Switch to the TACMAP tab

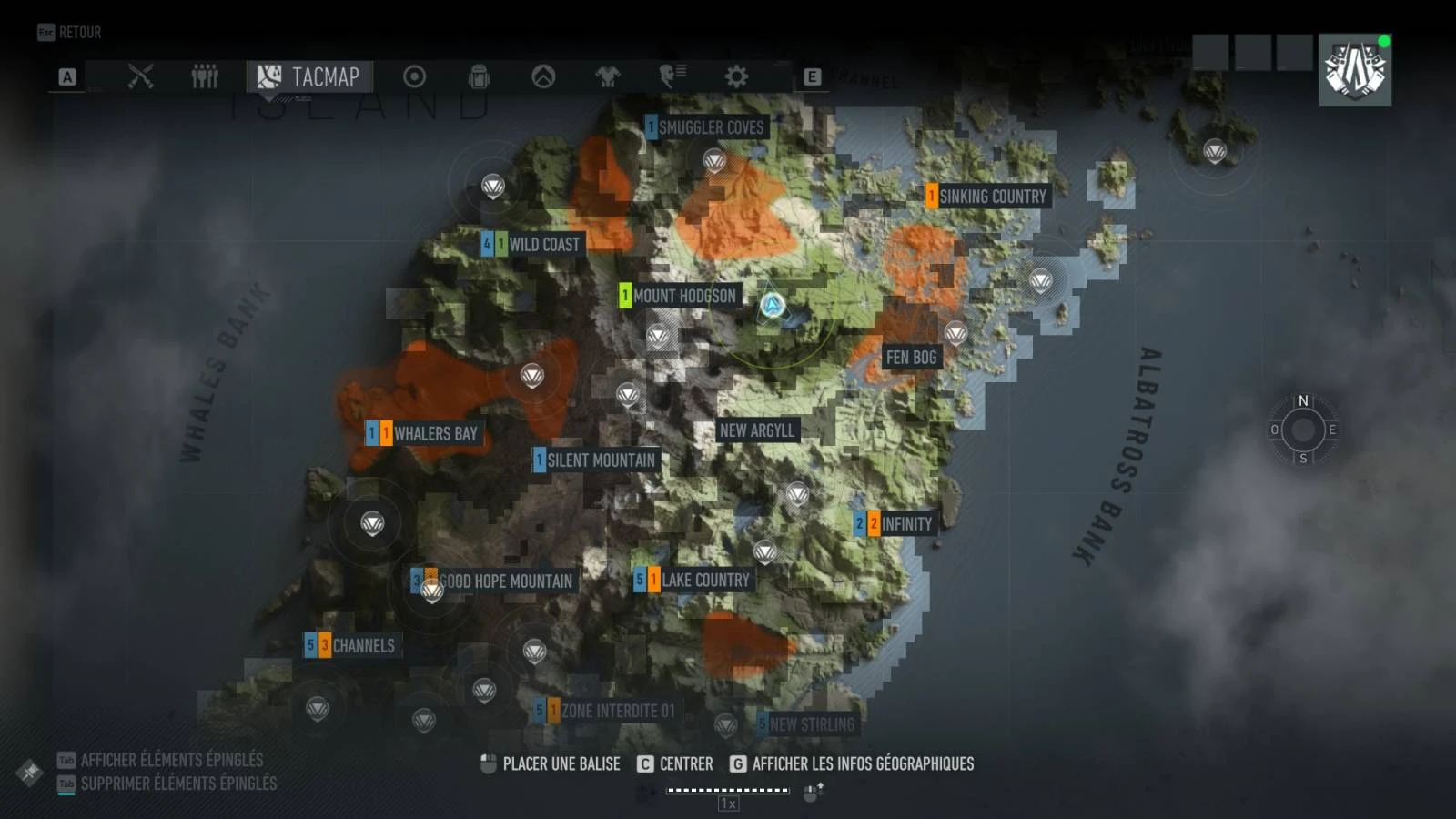click(x=309, y=76)
